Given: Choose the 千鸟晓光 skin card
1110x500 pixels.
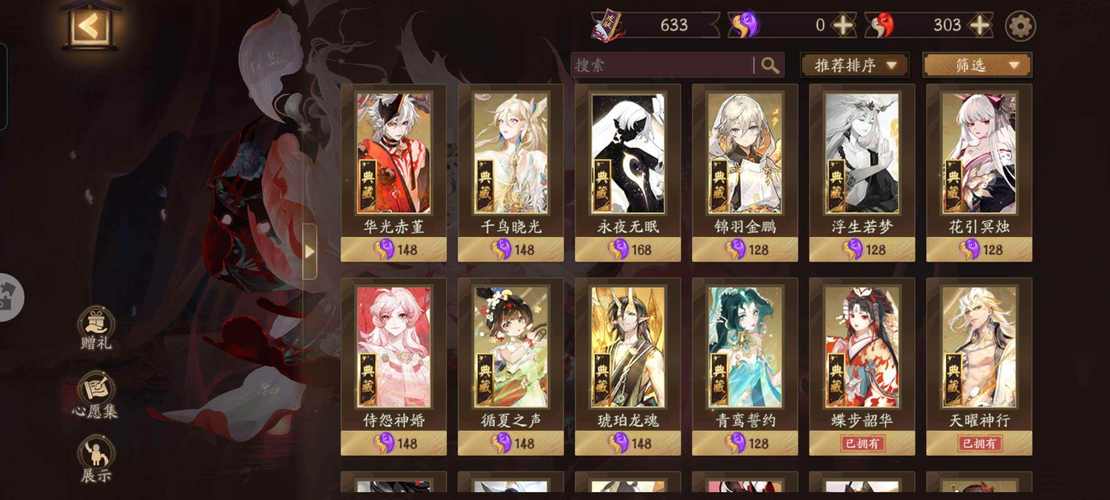Looking at the screenshot, I should [511, 170].
